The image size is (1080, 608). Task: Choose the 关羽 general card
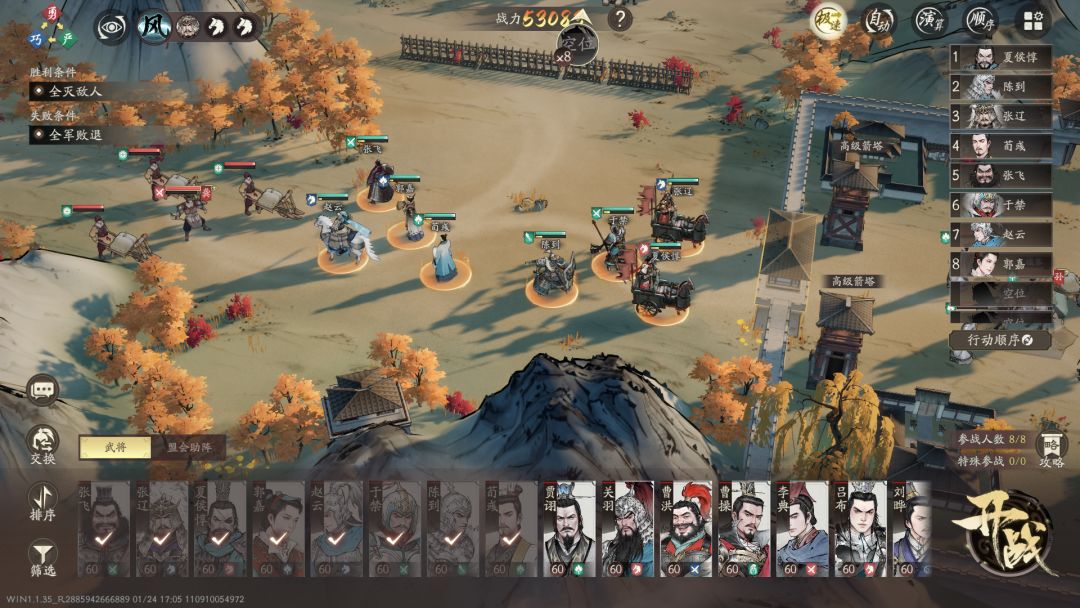[x=627, y=529]
